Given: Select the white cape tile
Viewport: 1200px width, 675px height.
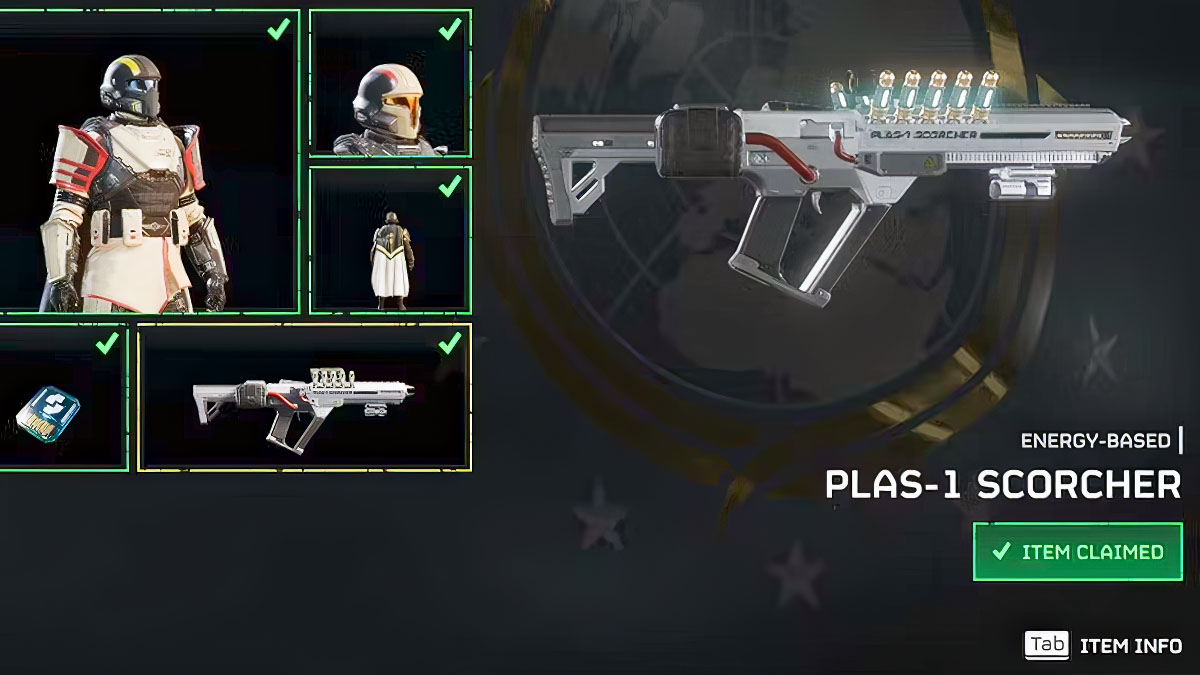Looking at the screenshot, I should click(389, 240).
